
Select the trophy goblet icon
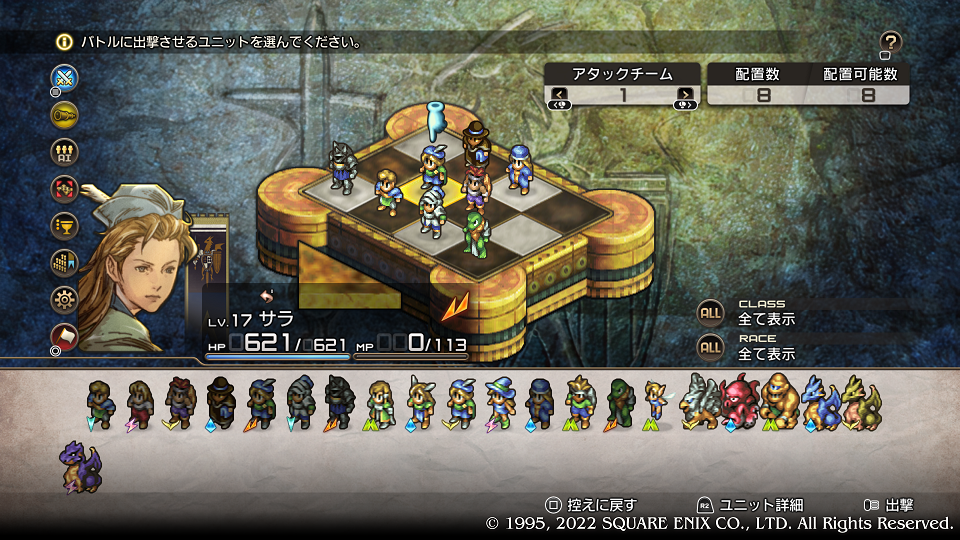click(x=65, y=225)
